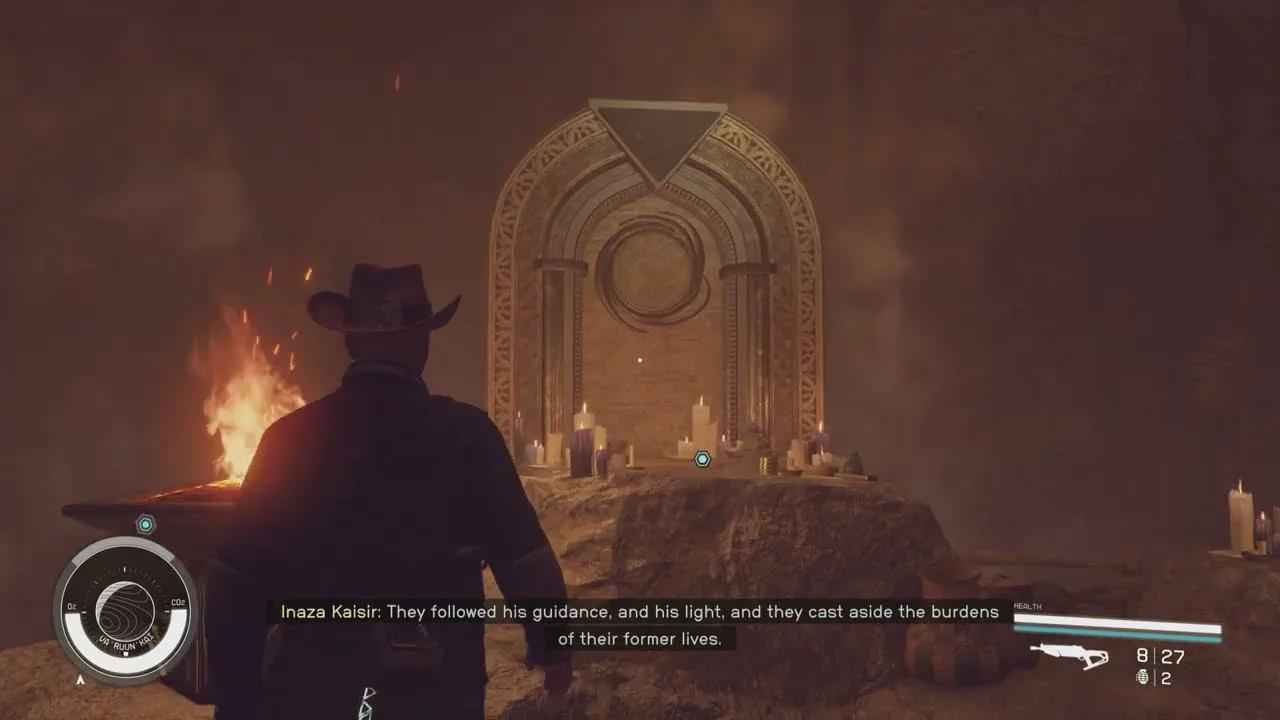
Task: Click the CO2 label on the environment meter
Action: tap(178, 602)
